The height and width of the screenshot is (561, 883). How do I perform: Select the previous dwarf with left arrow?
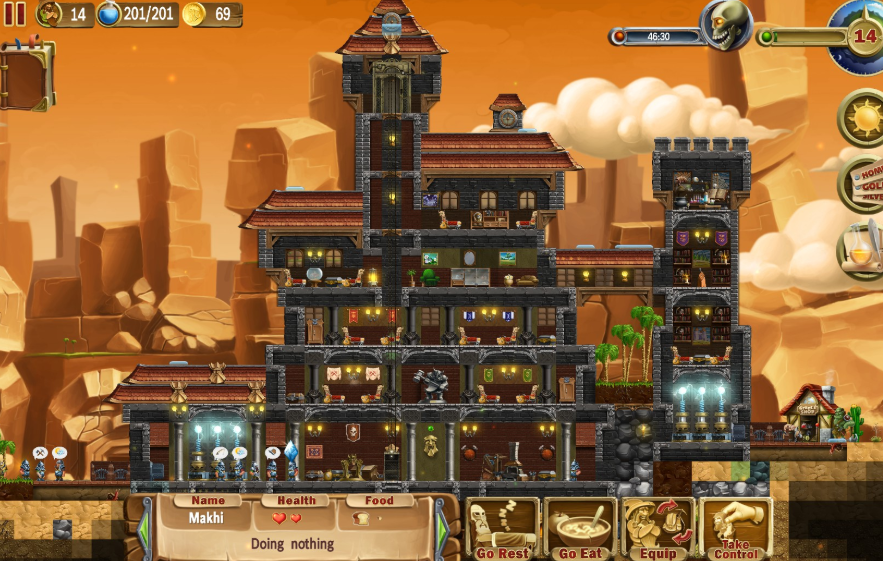[145, 526]
